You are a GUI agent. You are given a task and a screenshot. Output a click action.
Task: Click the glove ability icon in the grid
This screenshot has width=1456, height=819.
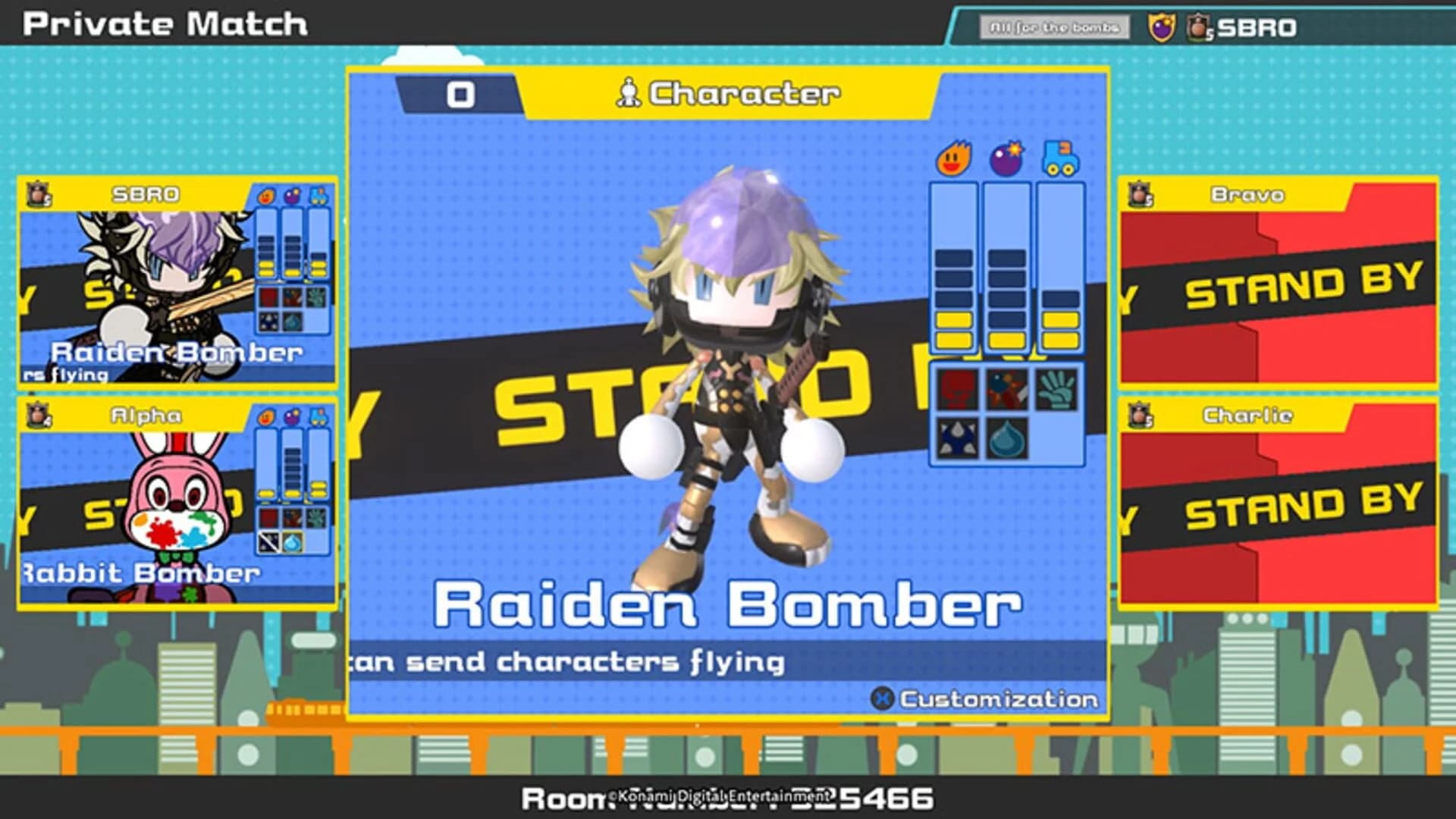(x=1056, y=389)
